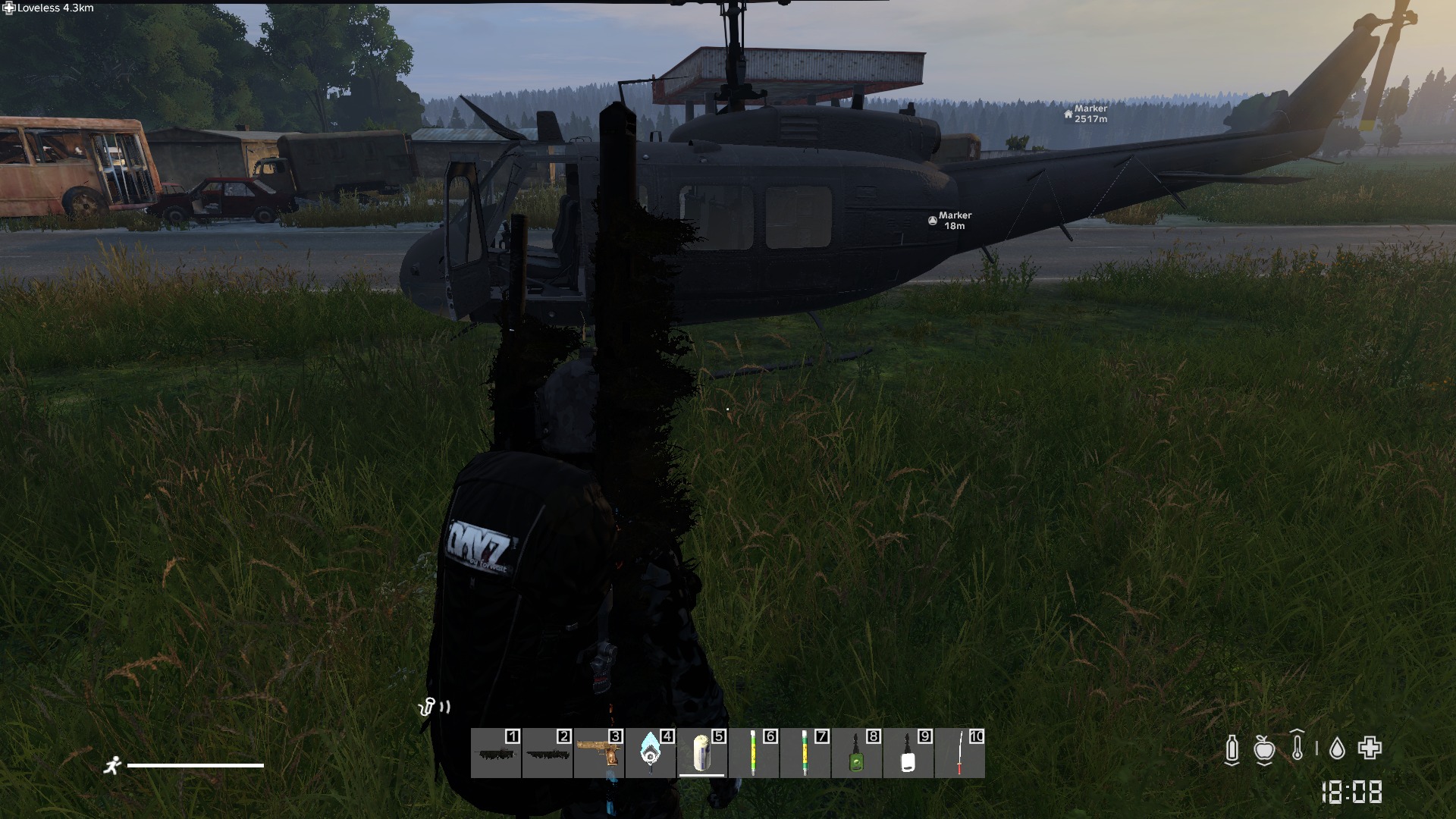
Task: Select the katana in hotbar slot 10
Action: (x=957, y=756)
